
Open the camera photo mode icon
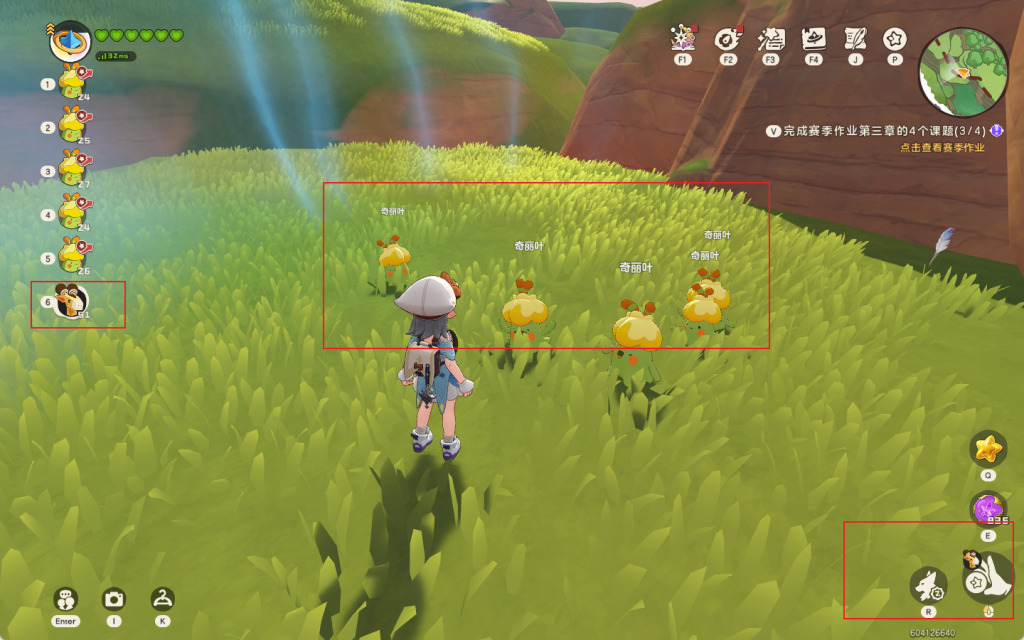(x=114, y=598)
